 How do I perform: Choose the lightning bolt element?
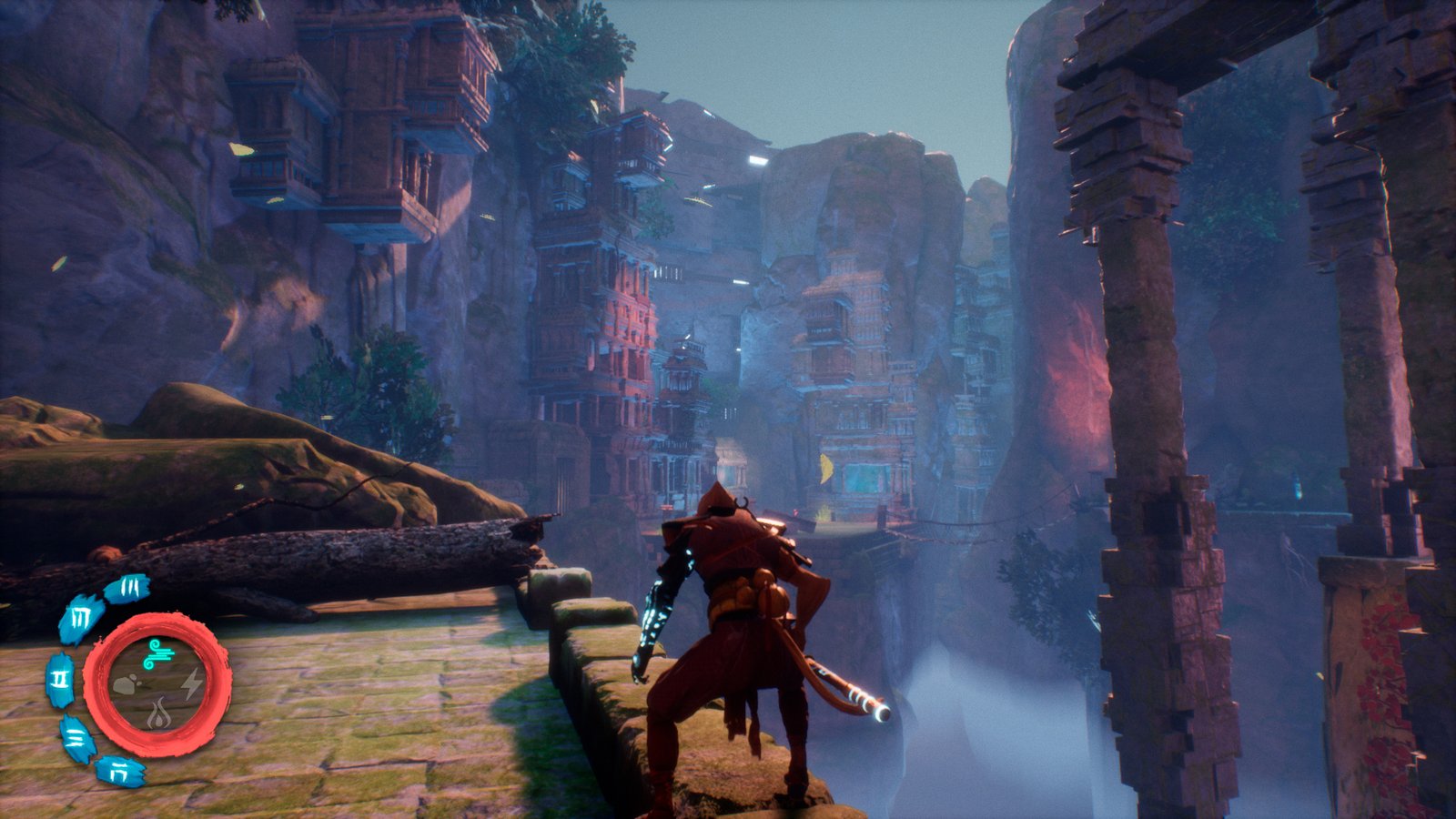(x=191, y=684)
